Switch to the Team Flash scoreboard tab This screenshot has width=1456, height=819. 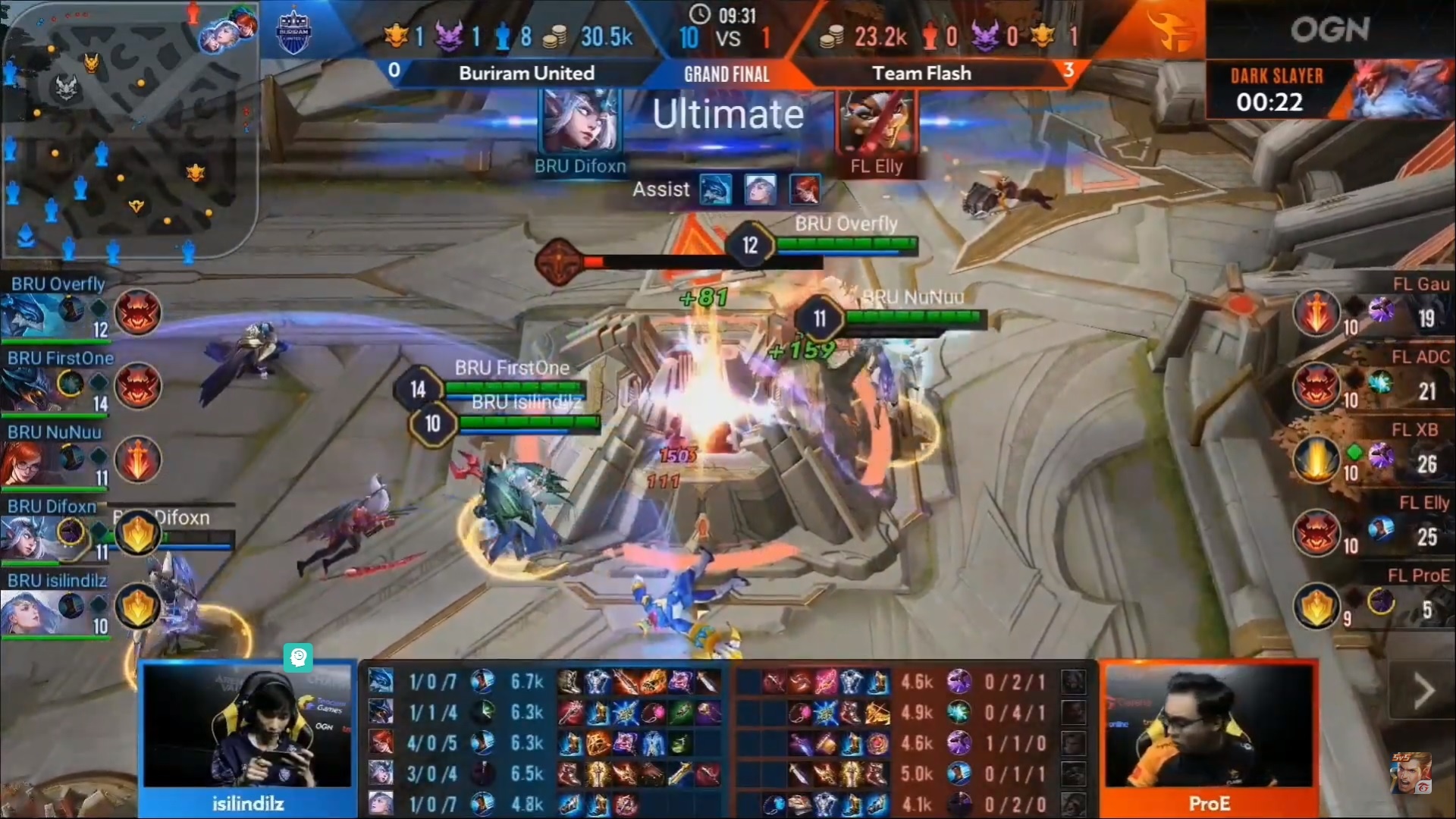click(921, 73)
